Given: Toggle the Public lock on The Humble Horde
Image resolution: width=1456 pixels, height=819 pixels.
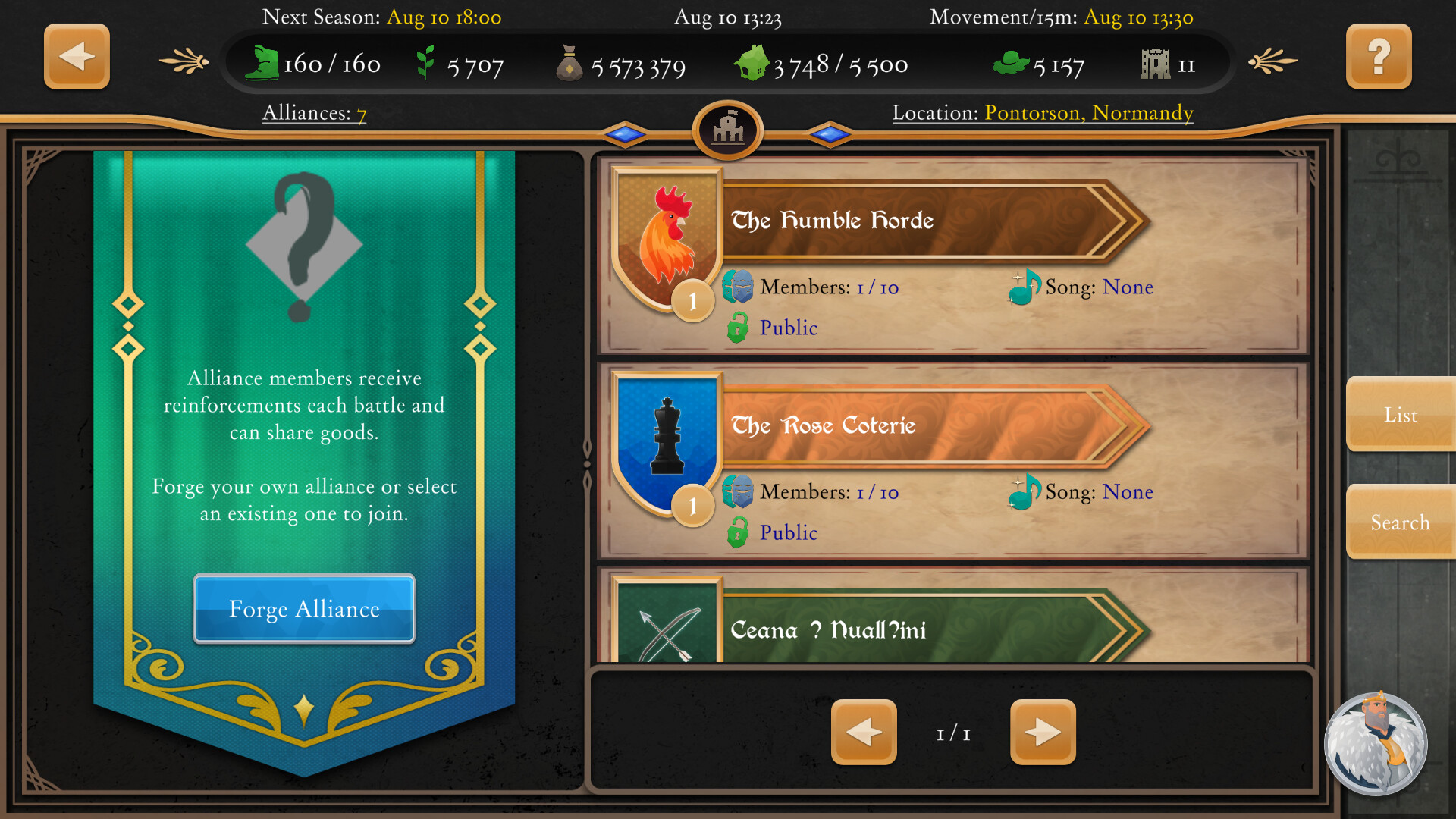Looking at the screenshot, I should [738, 328].
